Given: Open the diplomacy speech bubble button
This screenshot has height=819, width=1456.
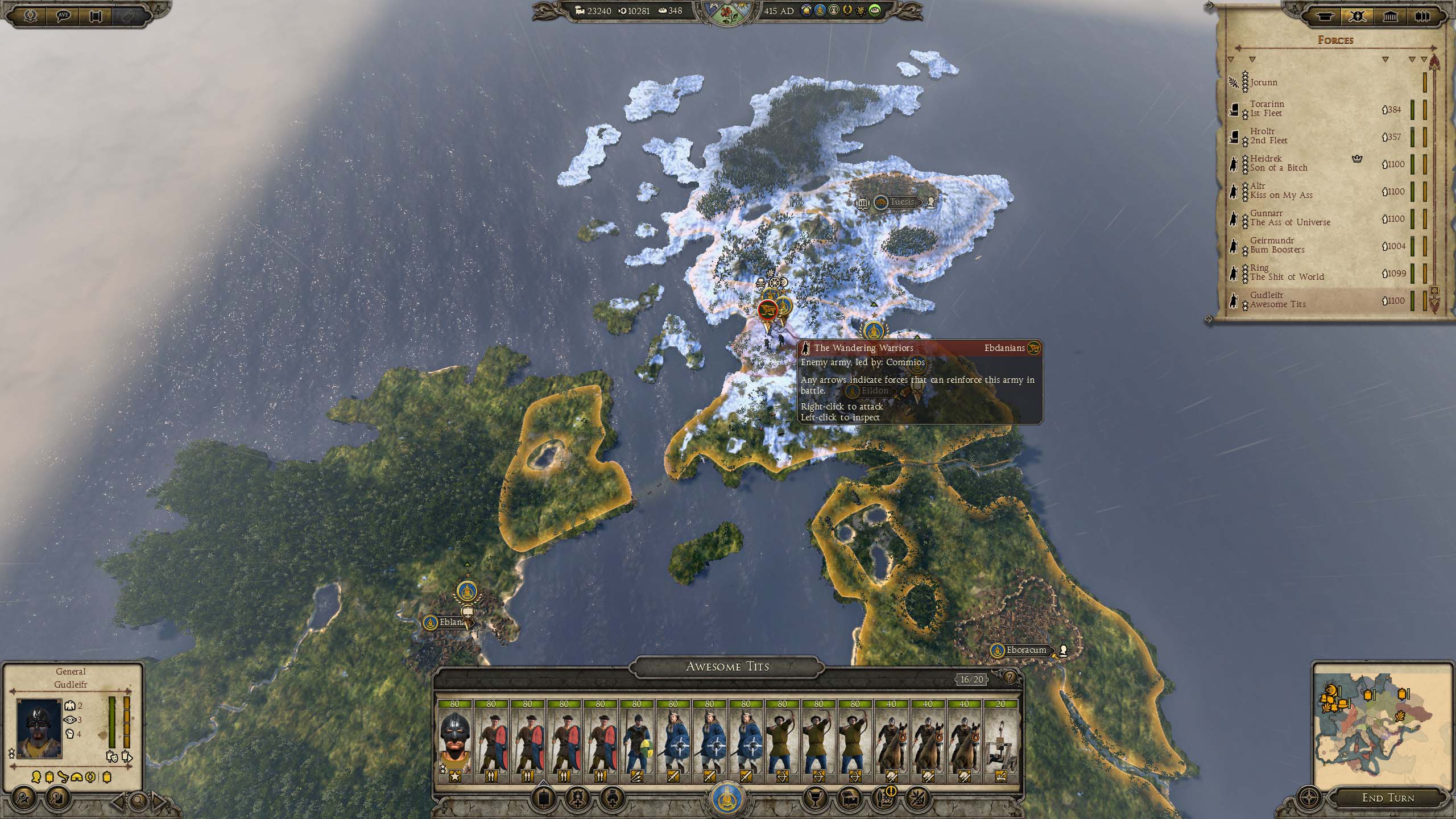Looking at the screenshot, I should [63, 16].
